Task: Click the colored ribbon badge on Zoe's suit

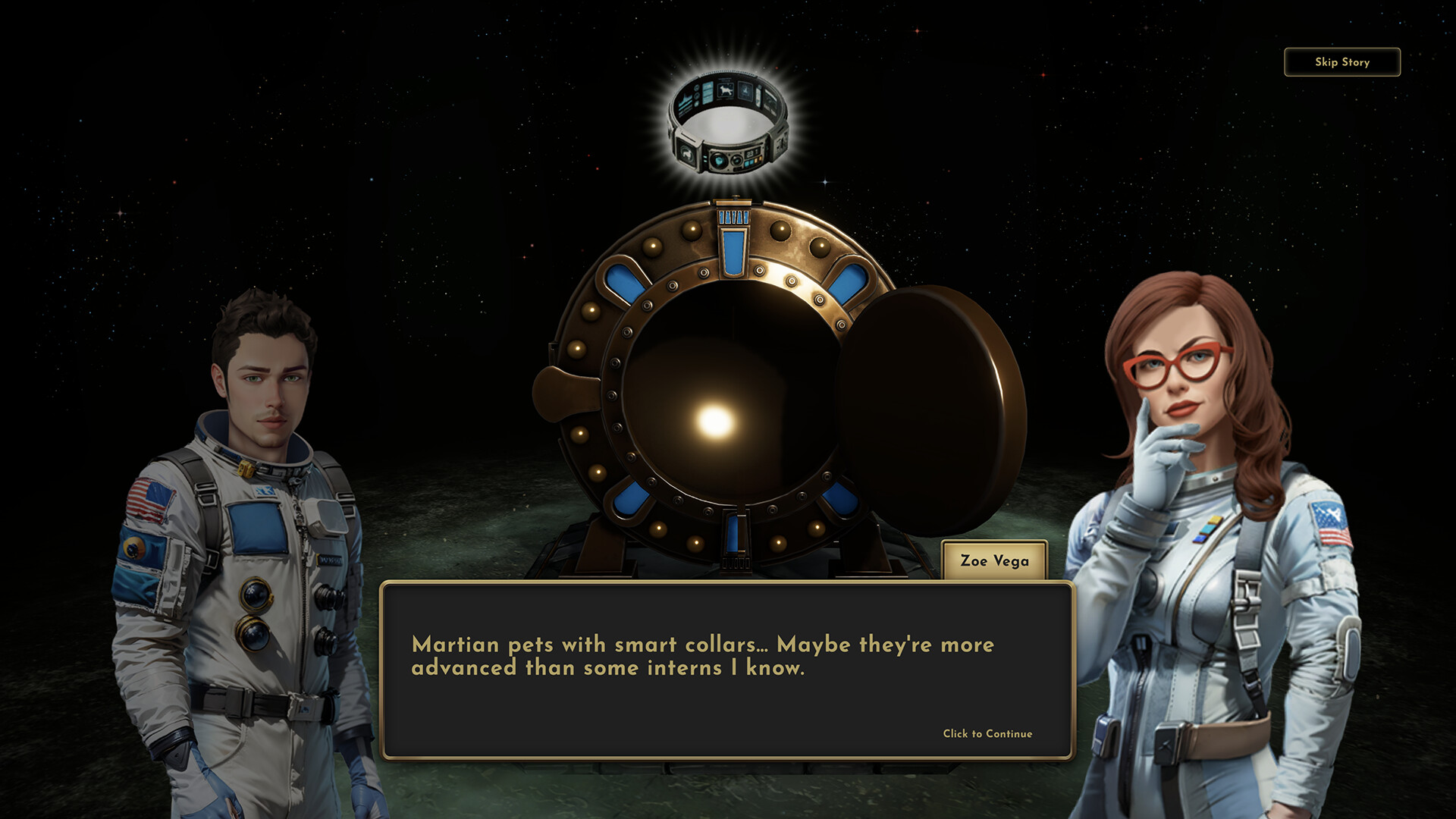Action: (x=1208, y=529)
